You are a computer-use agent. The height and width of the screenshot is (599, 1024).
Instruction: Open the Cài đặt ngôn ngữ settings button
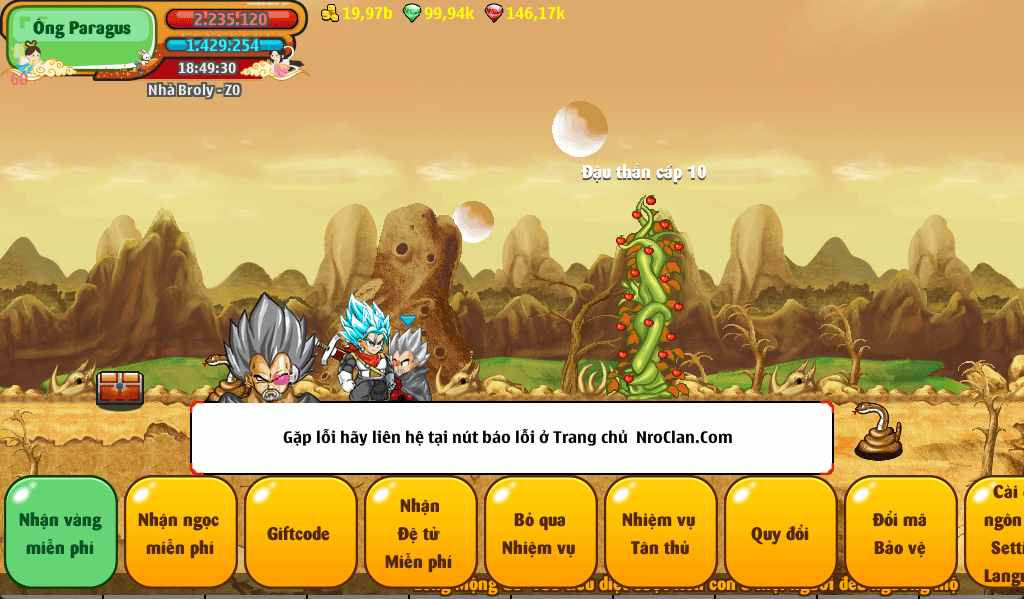(x=996, y=533)
